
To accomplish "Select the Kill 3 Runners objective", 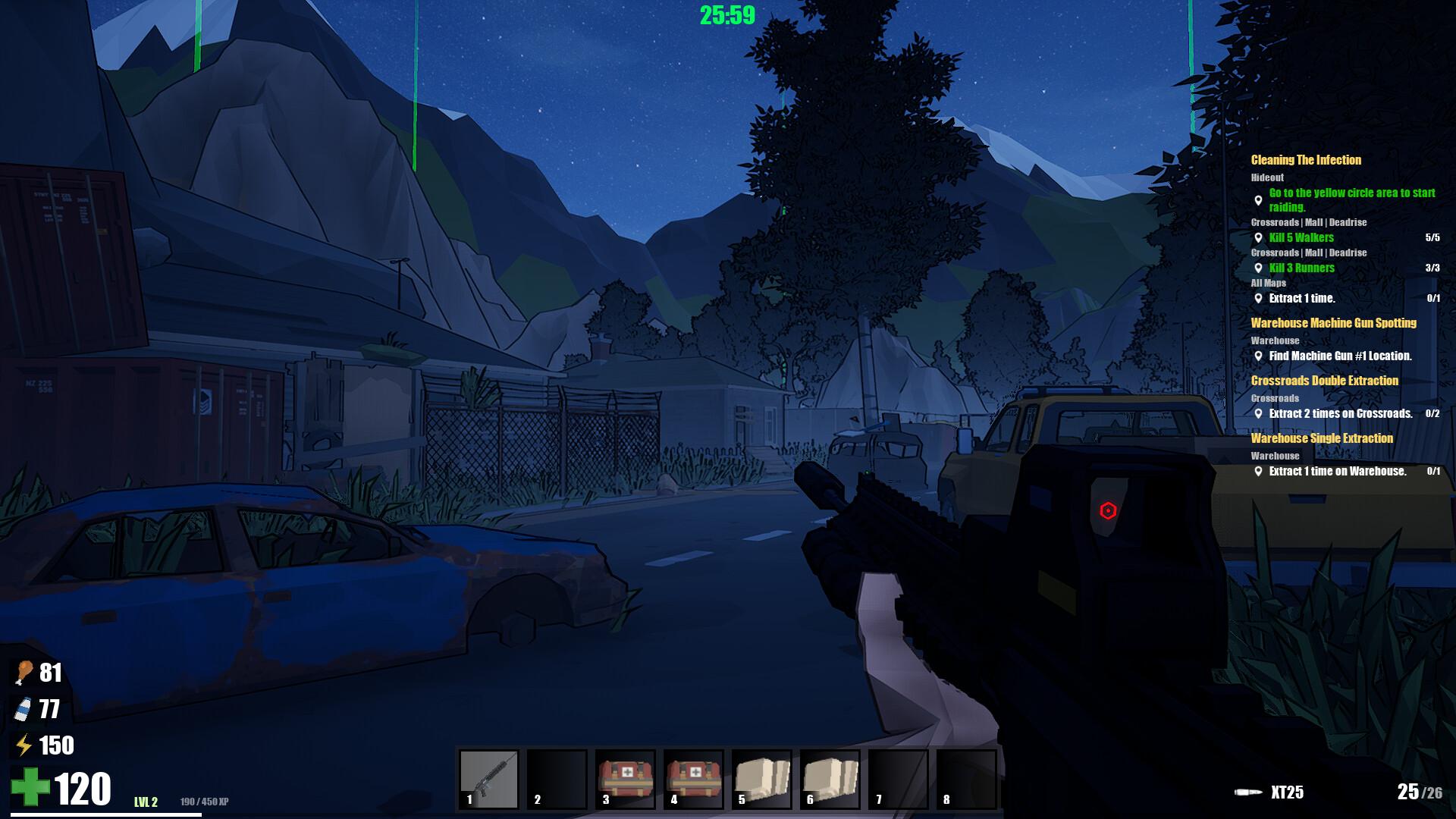I will (x=1301, y=268).
